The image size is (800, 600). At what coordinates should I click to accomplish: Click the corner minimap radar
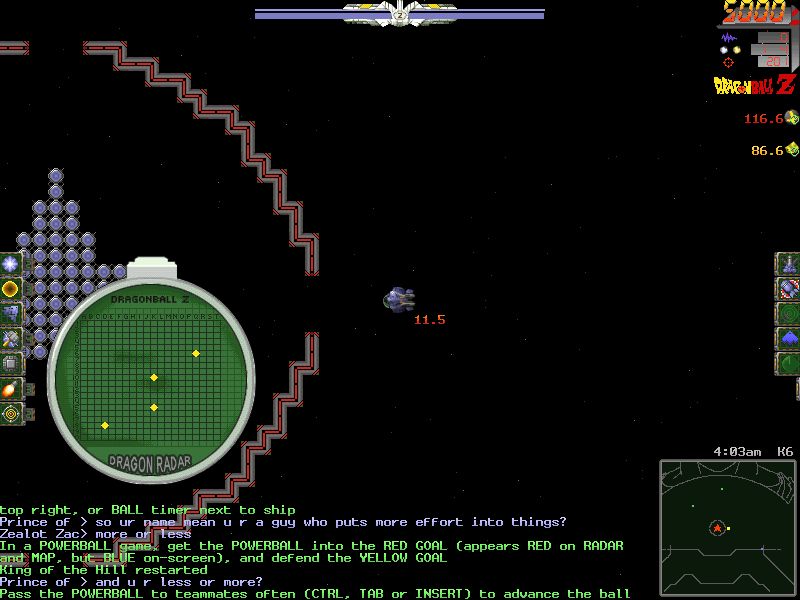tap(727, 527)
